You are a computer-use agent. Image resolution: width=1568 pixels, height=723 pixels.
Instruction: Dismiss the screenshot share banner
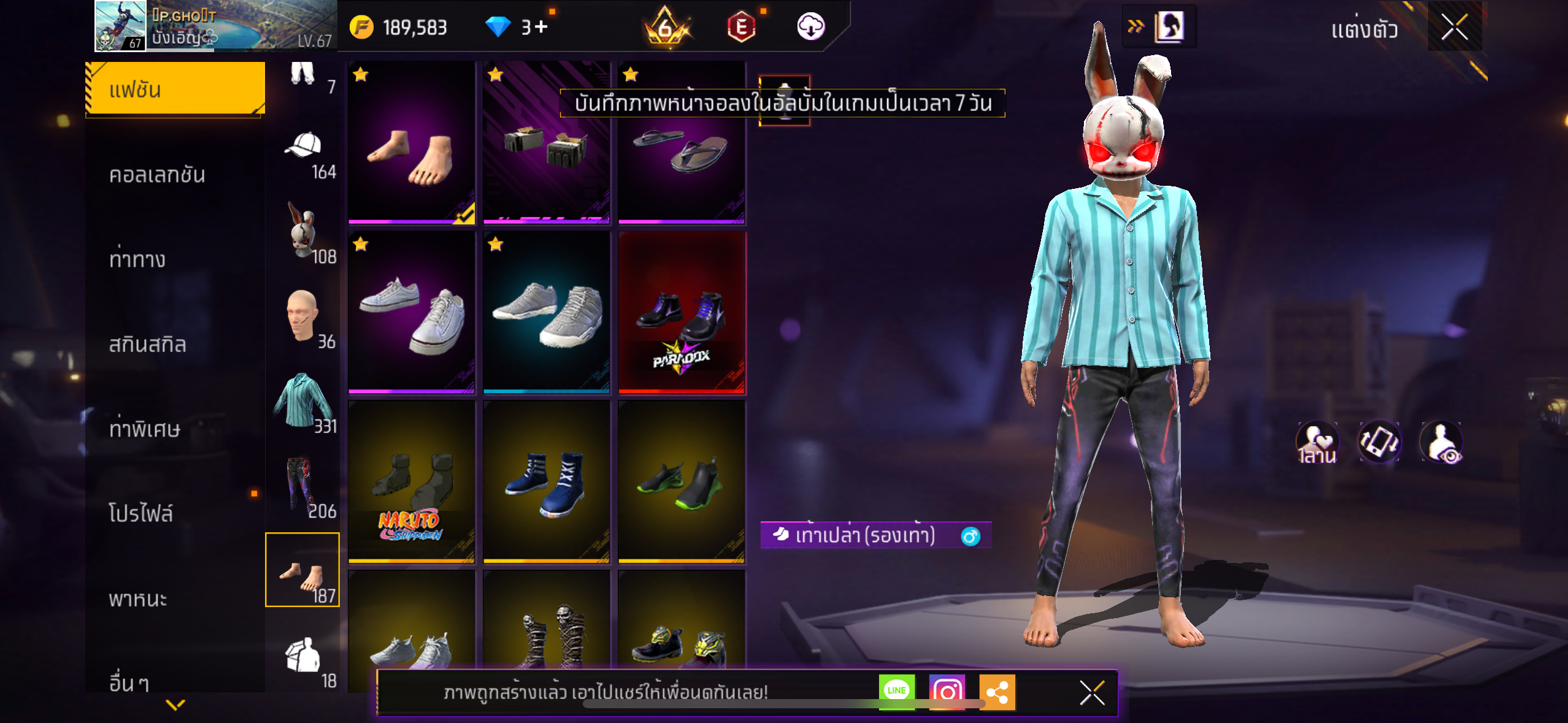1092,693
